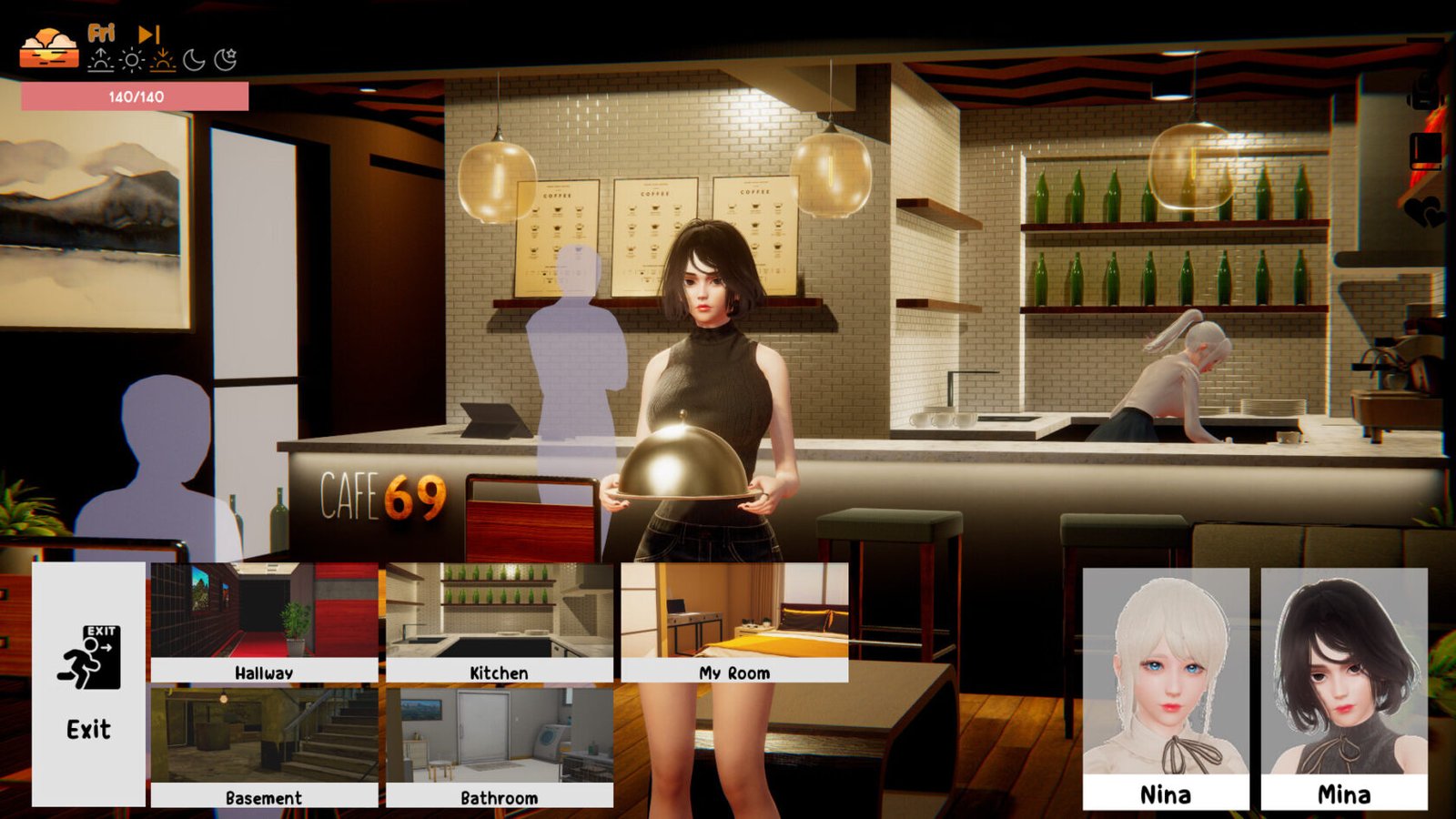Click the moon with star icon
This screenshot has width=1456, height=819.
(225, 60)
